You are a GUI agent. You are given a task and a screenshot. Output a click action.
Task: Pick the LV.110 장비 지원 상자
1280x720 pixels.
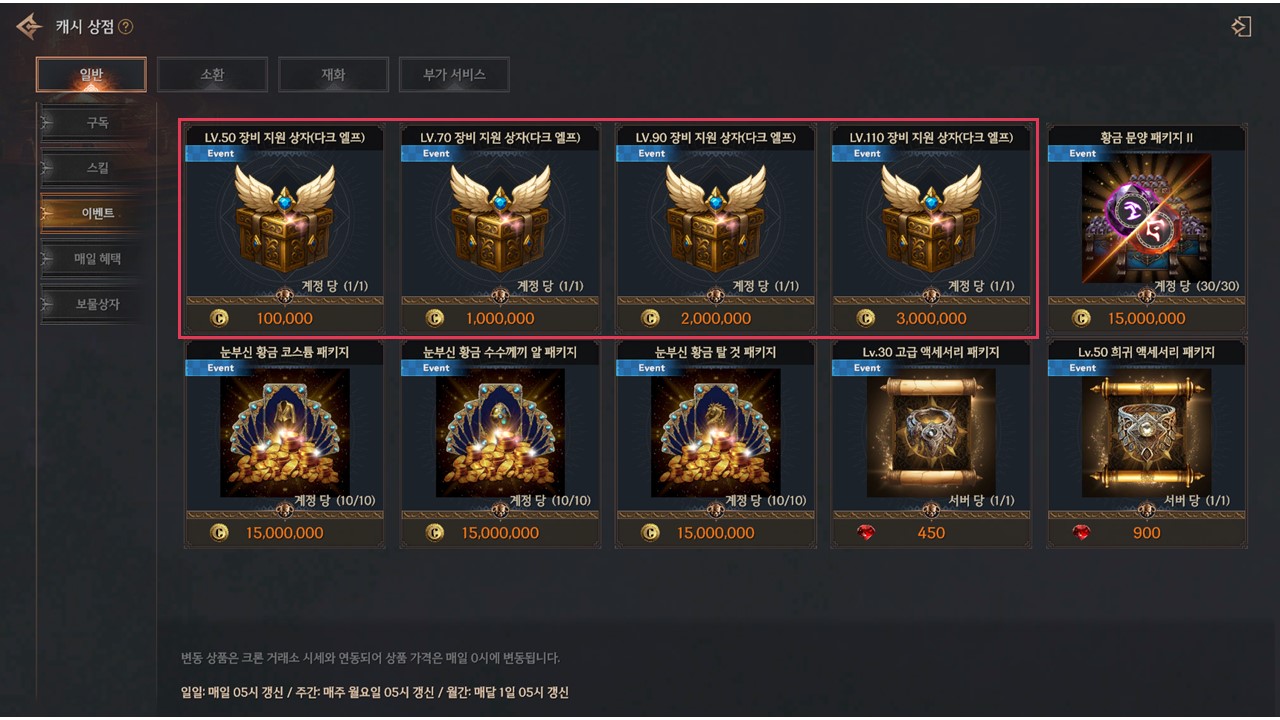tap(931, 230)
